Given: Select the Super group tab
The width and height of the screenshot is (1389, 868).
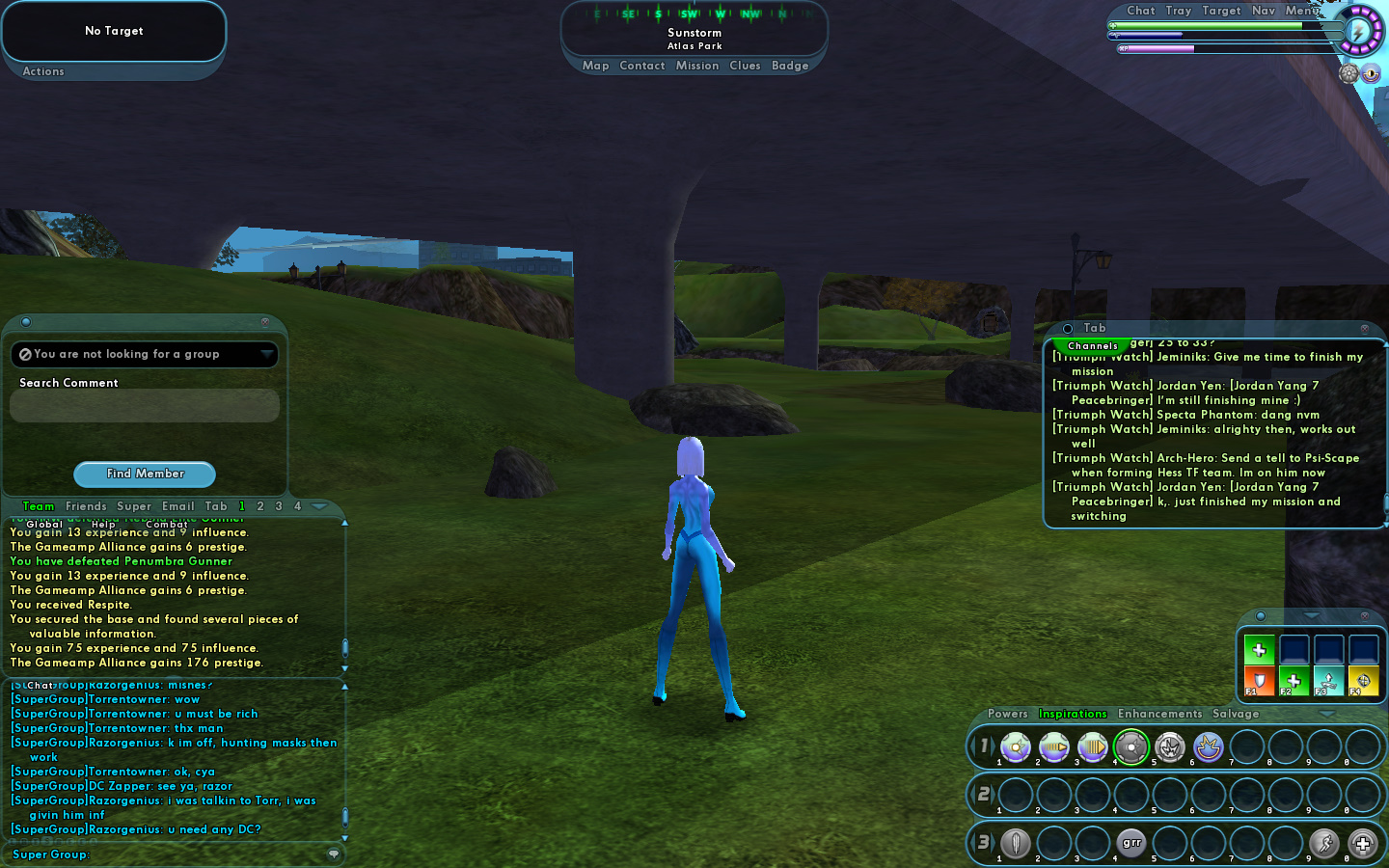Looking at the screenshot, I should point(134,506).
